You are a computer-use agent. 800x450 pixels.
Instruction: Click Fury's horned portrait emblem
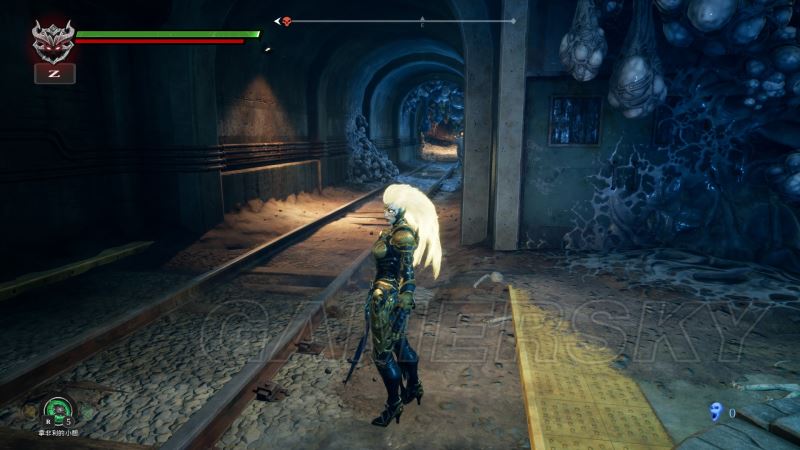53,41
